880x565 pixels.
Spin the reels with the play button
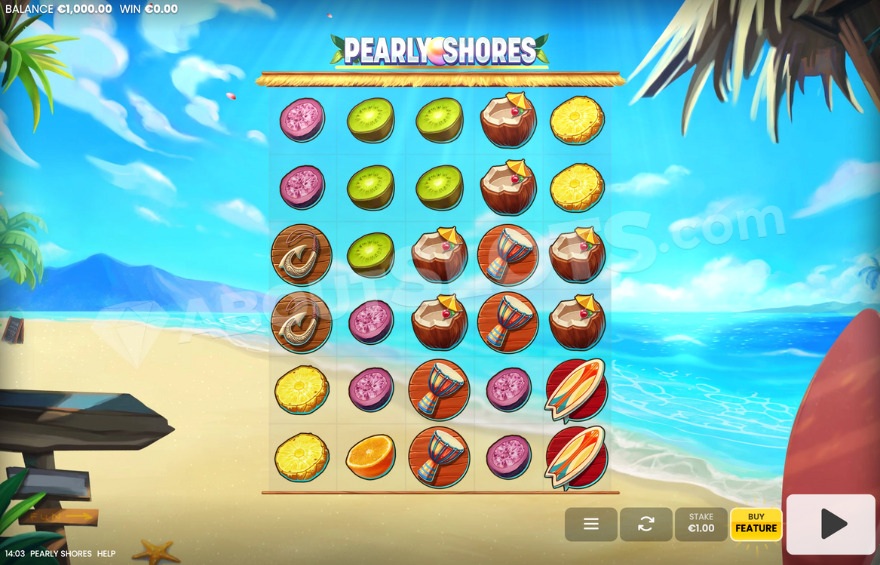pyautogui.click(x=831, y=524)
